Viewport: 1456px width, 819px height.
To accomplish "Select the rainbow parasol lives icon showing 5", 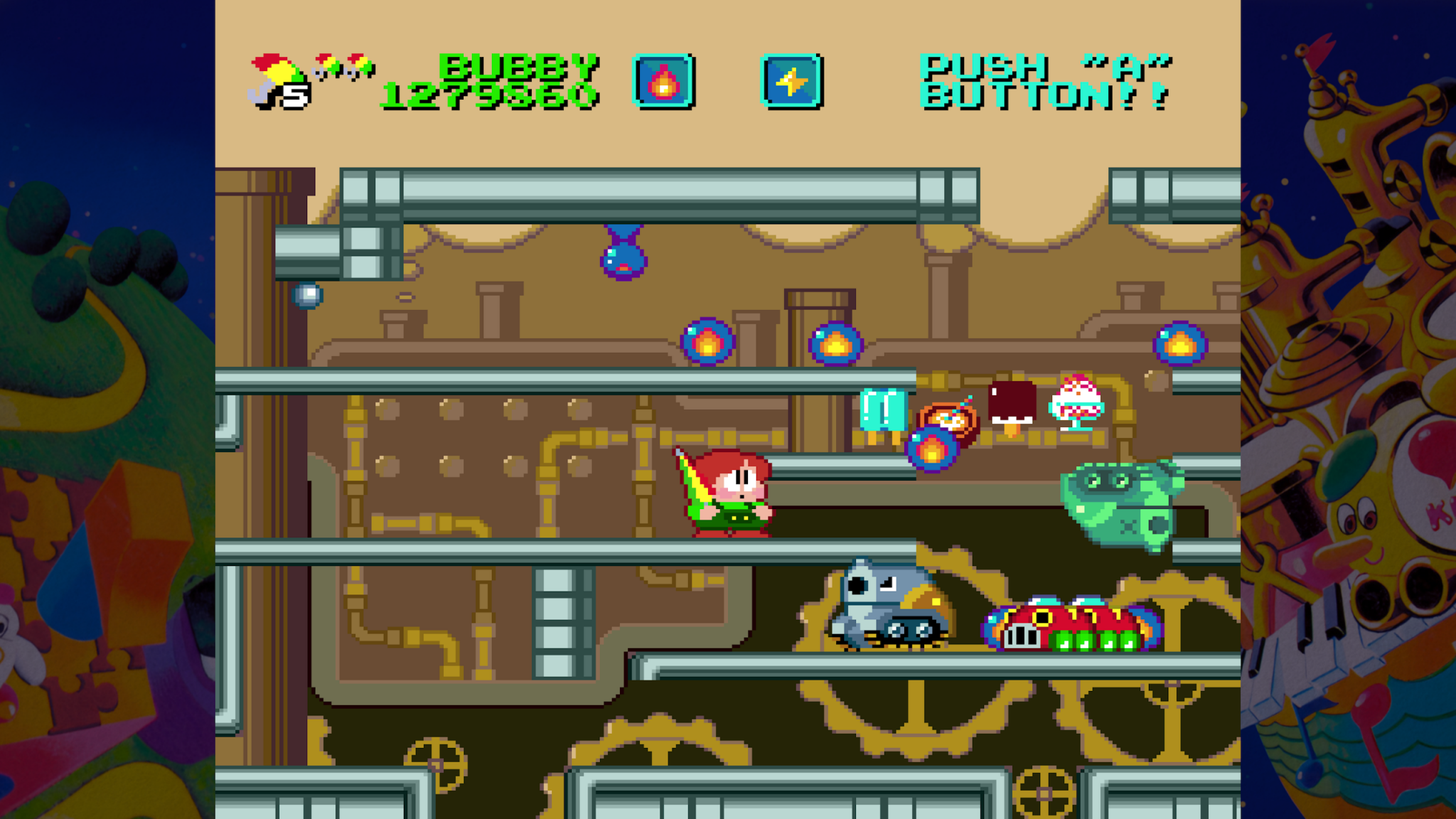I will [277, 78].
